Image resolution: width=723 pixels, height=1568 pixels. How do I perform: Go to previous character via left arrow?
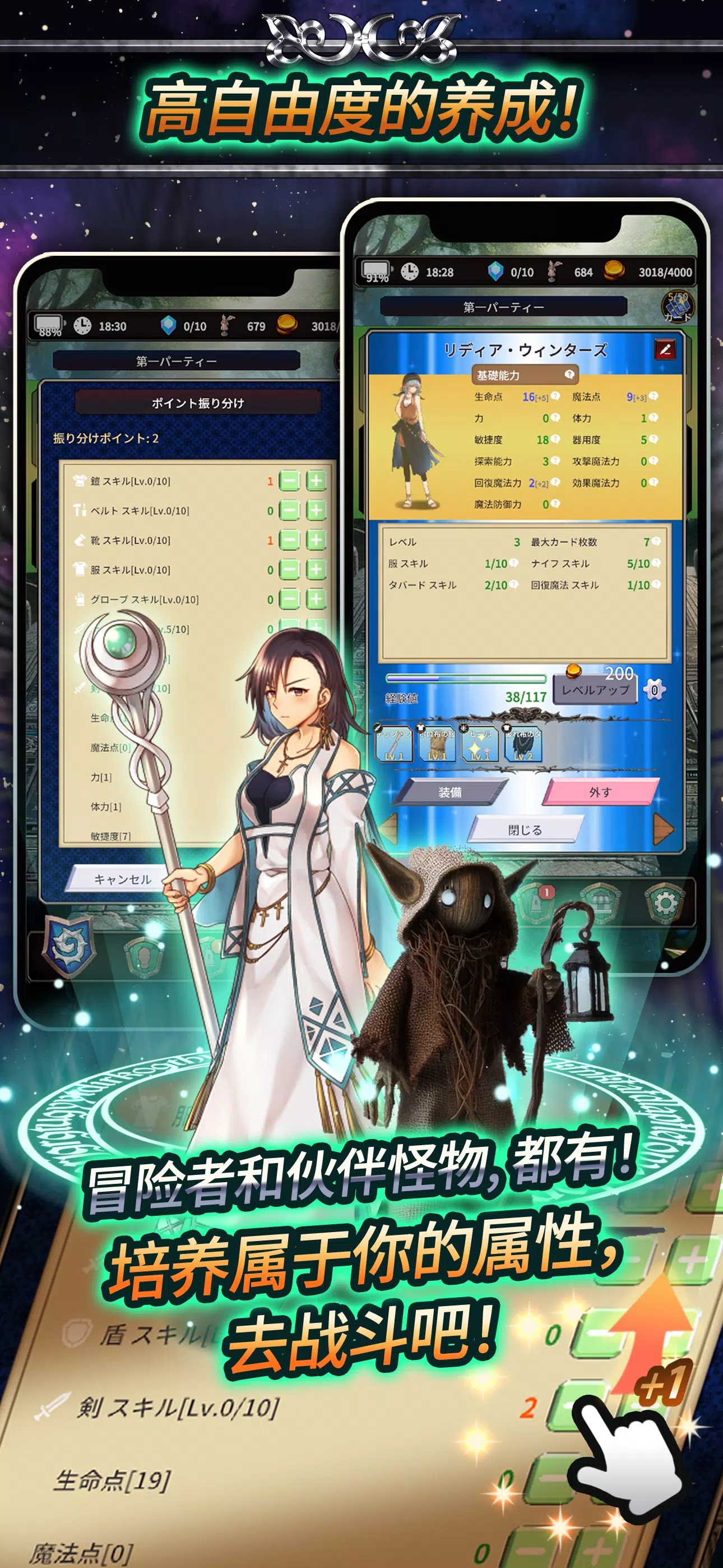(388, 829)
